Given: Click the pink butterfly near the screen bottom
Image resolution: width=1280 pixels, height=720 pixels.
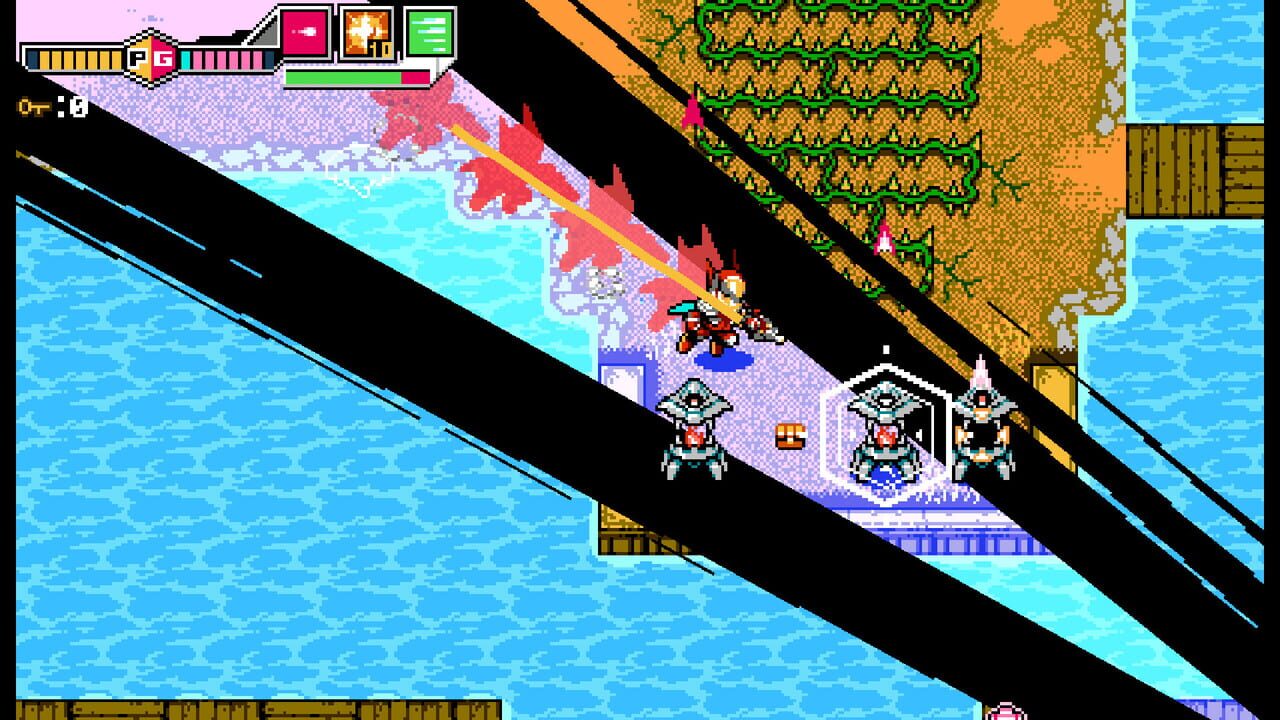Looking at the screenshot, I should 1005,712.
